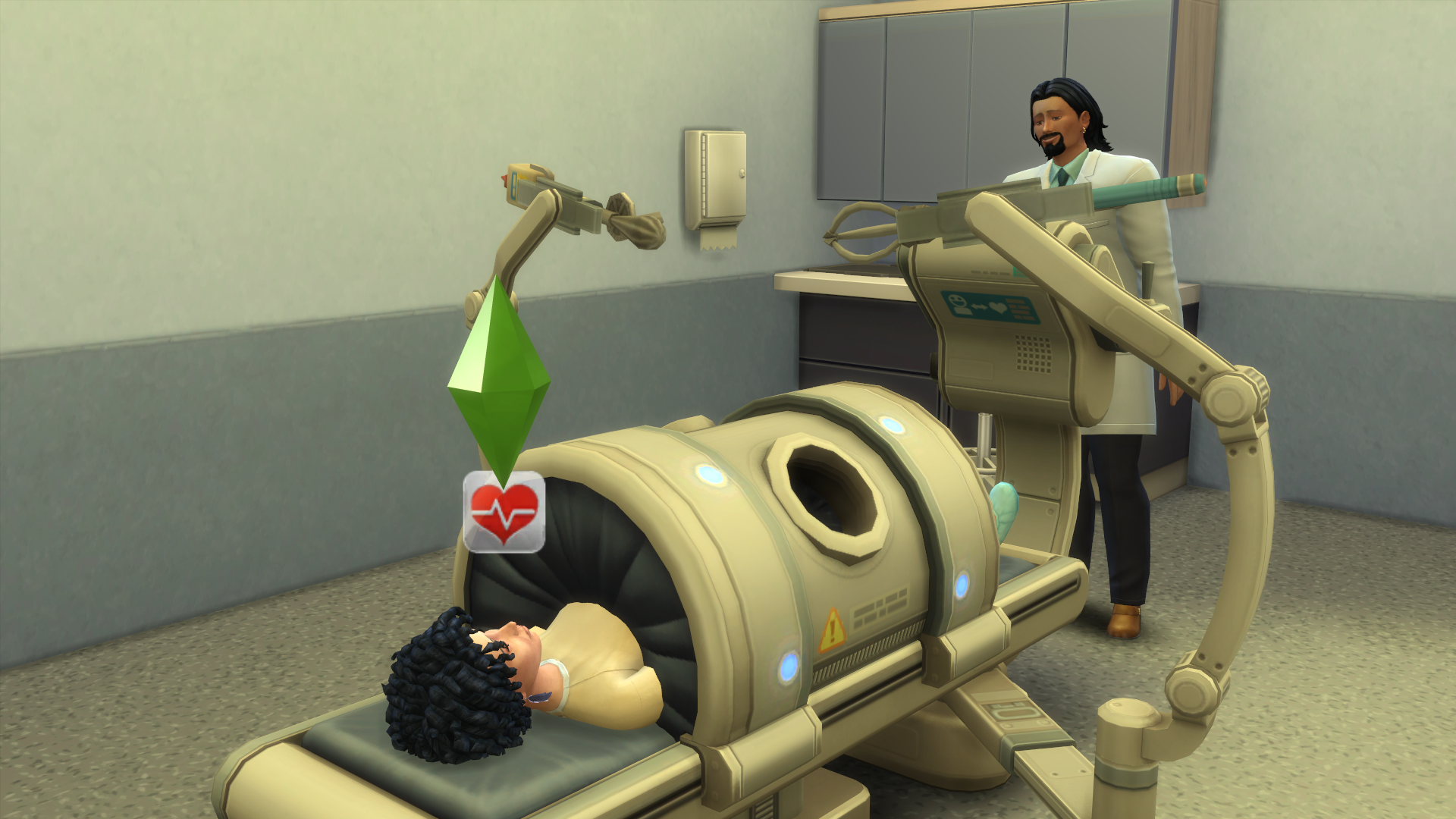Click the red heartbeat icon bubble
This screenshot has height=819, width=1456.
click(x=504, y=512)
